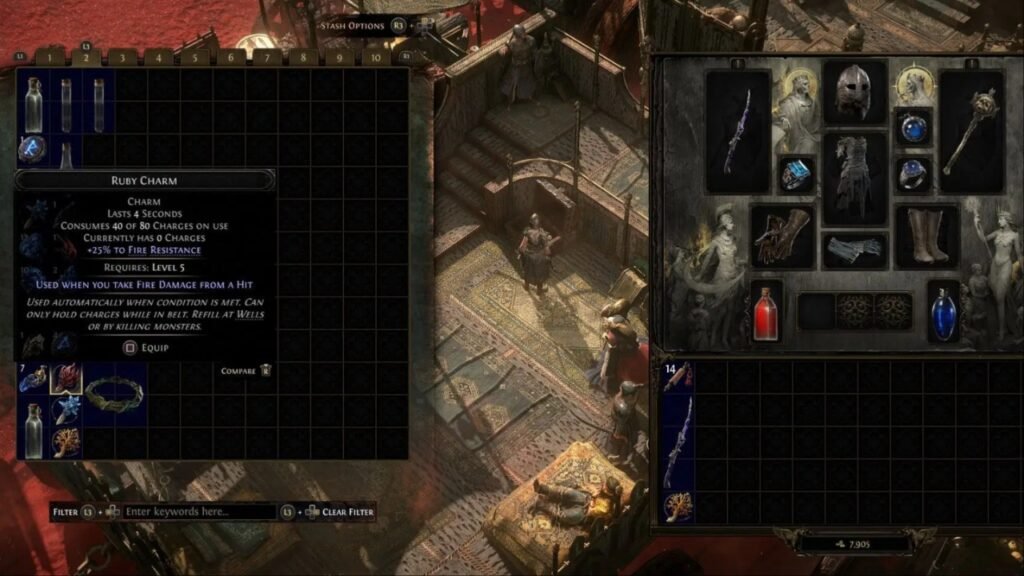Type in the filter keywords field

199,512
